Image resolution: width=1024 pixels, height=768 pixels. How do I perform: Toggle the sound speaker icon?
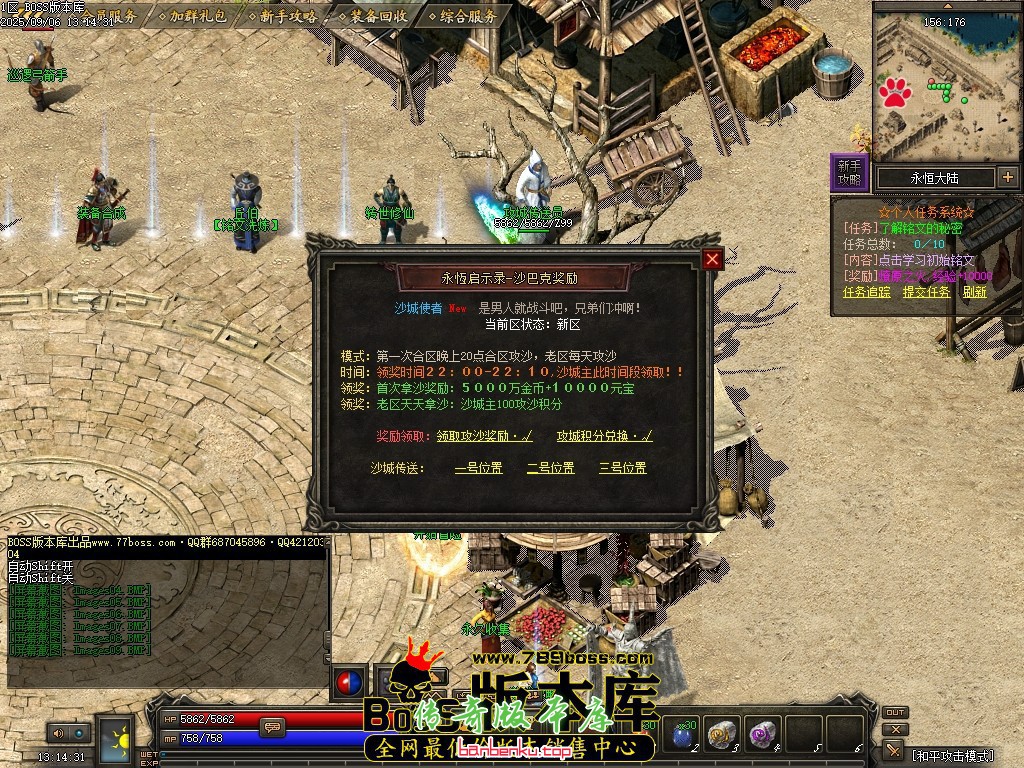click(57, 733)
